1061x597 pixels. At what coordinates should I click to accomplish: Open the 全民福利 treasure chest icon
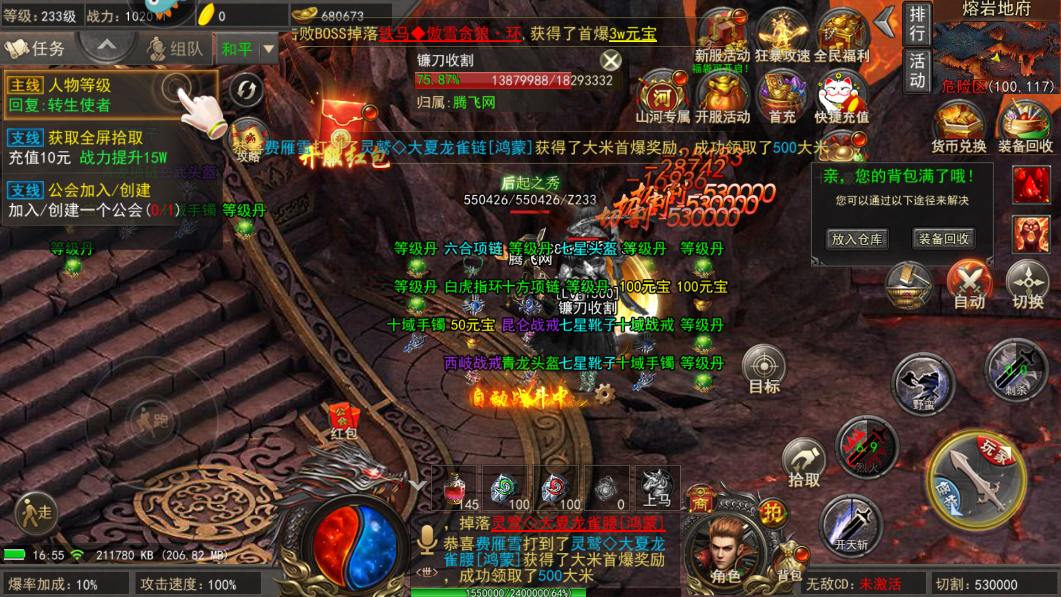point(842,37)
